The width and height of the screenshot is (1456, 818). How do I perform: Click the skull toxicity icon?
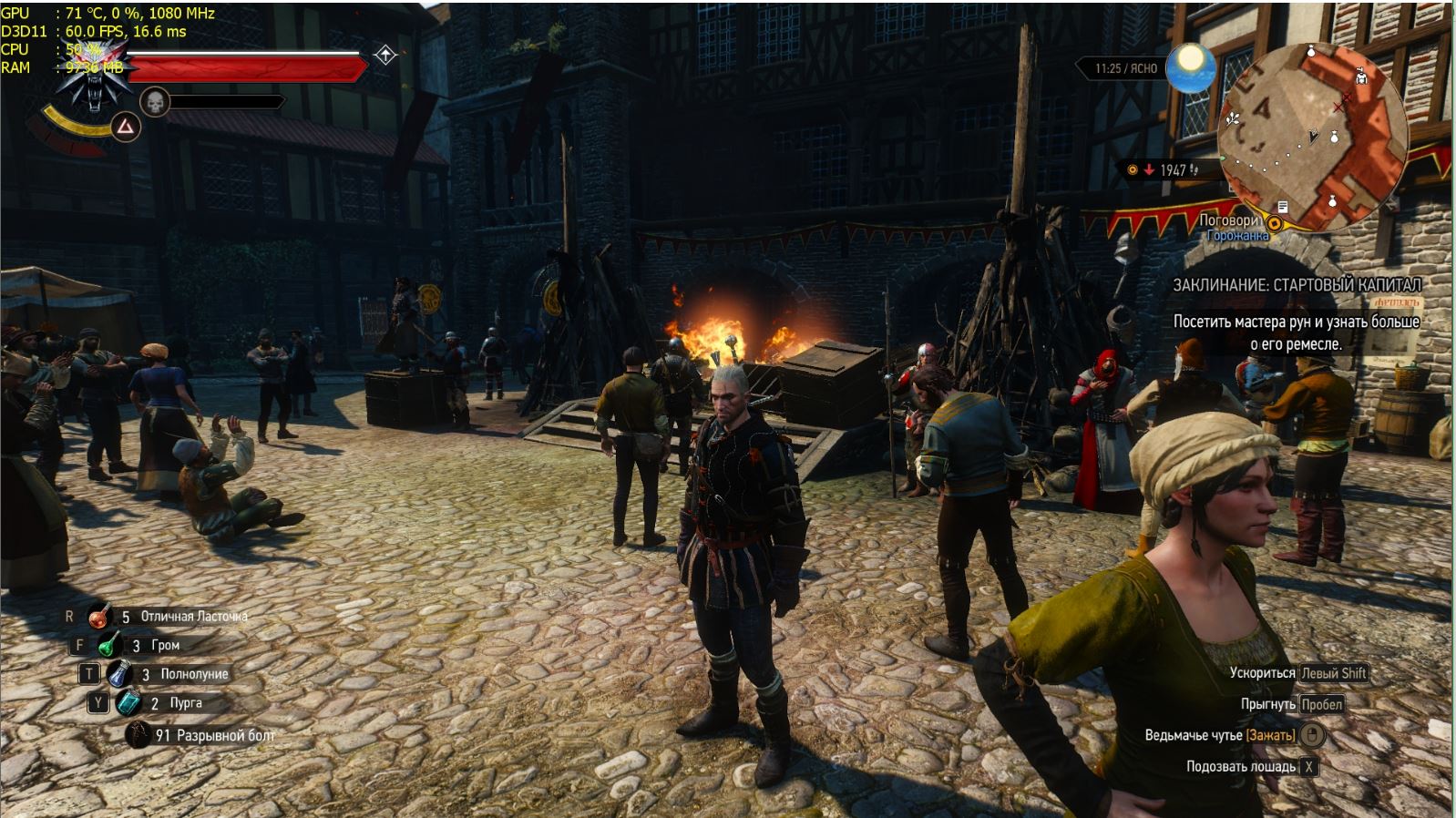click(155, 102)
